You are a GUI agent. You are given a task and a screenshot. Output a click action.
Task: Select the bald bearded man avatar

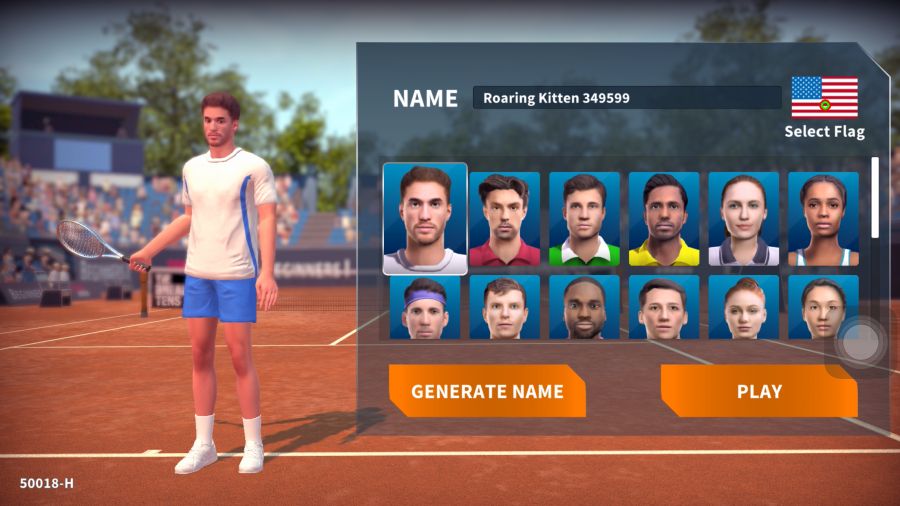coord(584,307)
